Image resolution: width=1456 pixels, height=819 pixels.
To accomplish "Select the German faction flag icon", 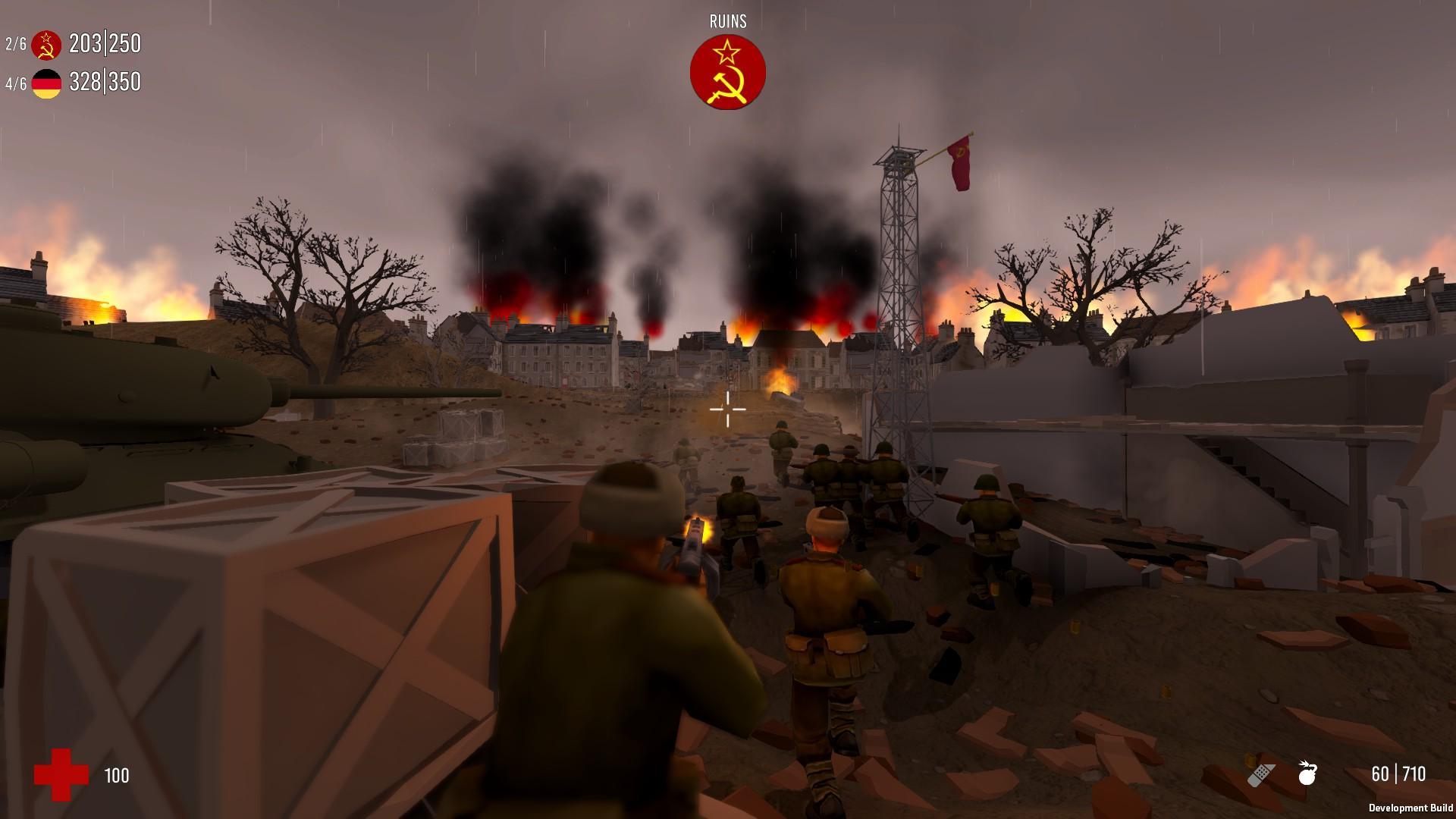I will (x=47, y=82).
